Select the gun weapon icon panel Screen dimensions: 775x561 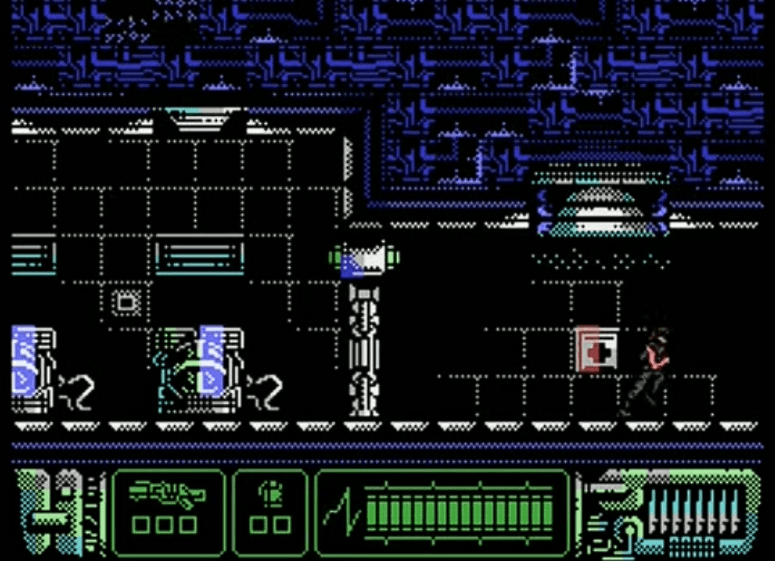(168, 510)
